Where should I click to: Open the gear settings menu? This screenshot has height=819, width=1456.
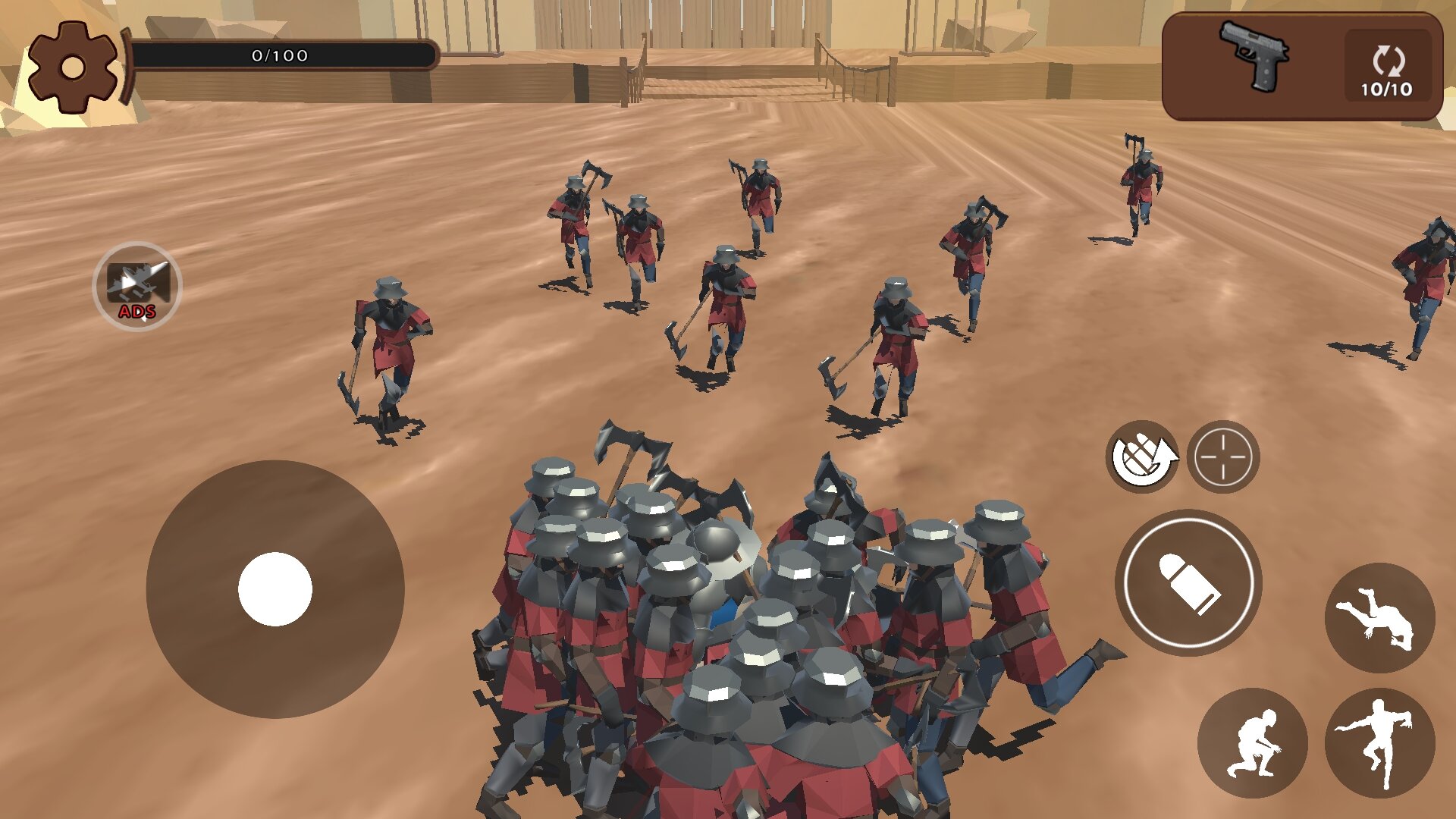[73, 67]
